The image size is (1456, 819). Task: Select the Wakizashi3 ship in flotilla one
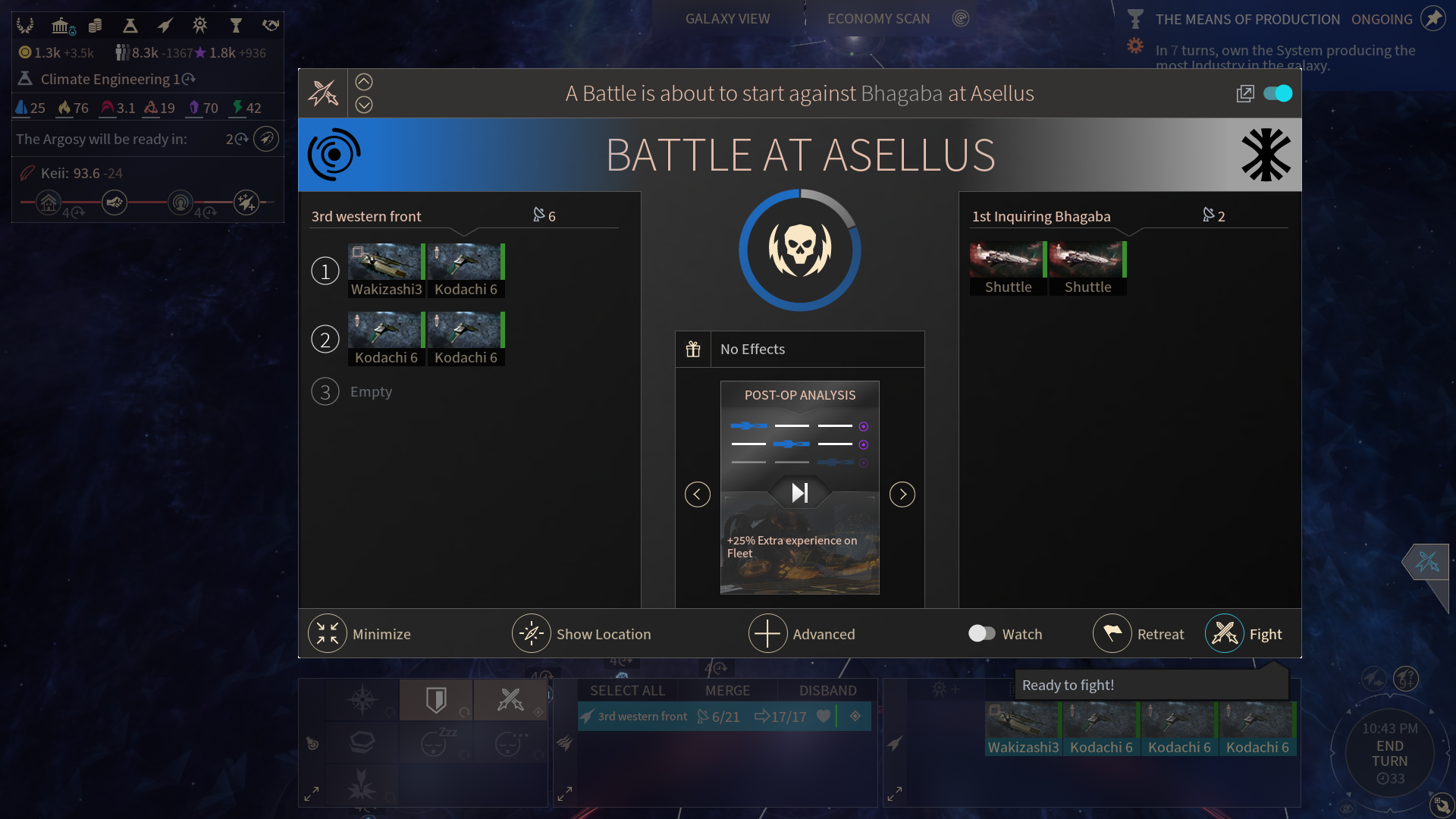(x=386, y=270)
